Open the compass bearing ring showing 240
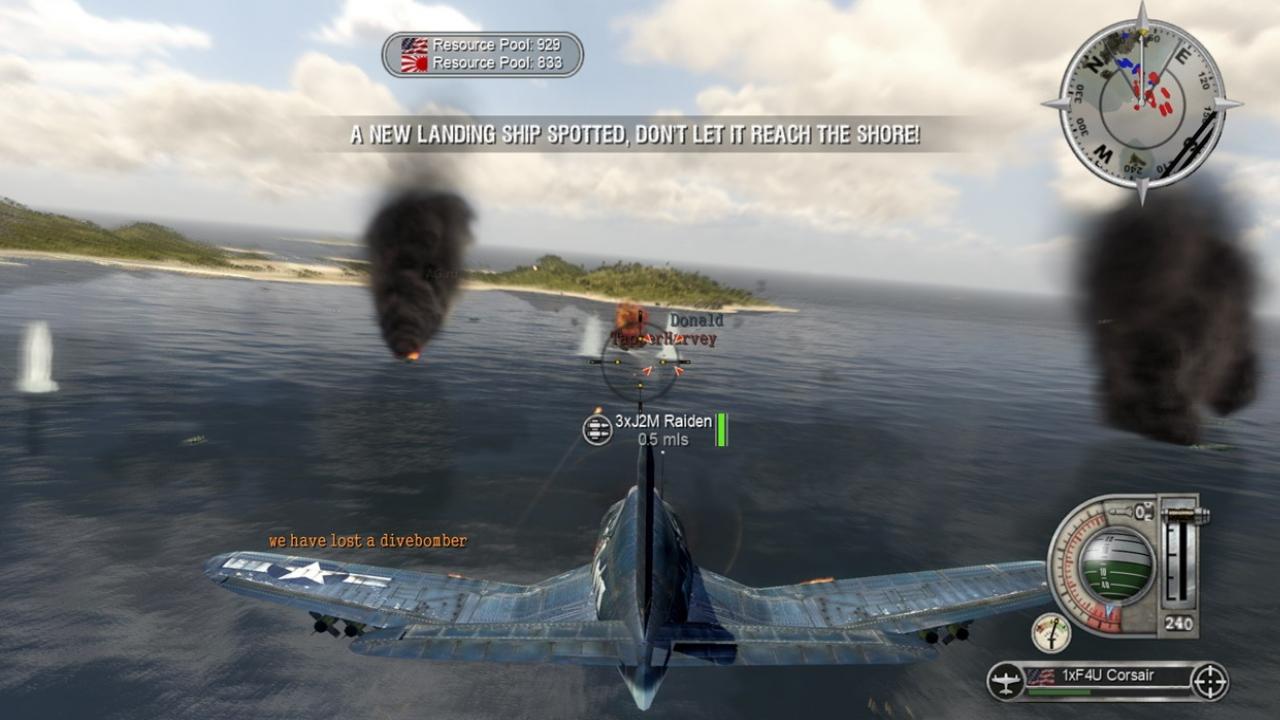 (1178, 623)
